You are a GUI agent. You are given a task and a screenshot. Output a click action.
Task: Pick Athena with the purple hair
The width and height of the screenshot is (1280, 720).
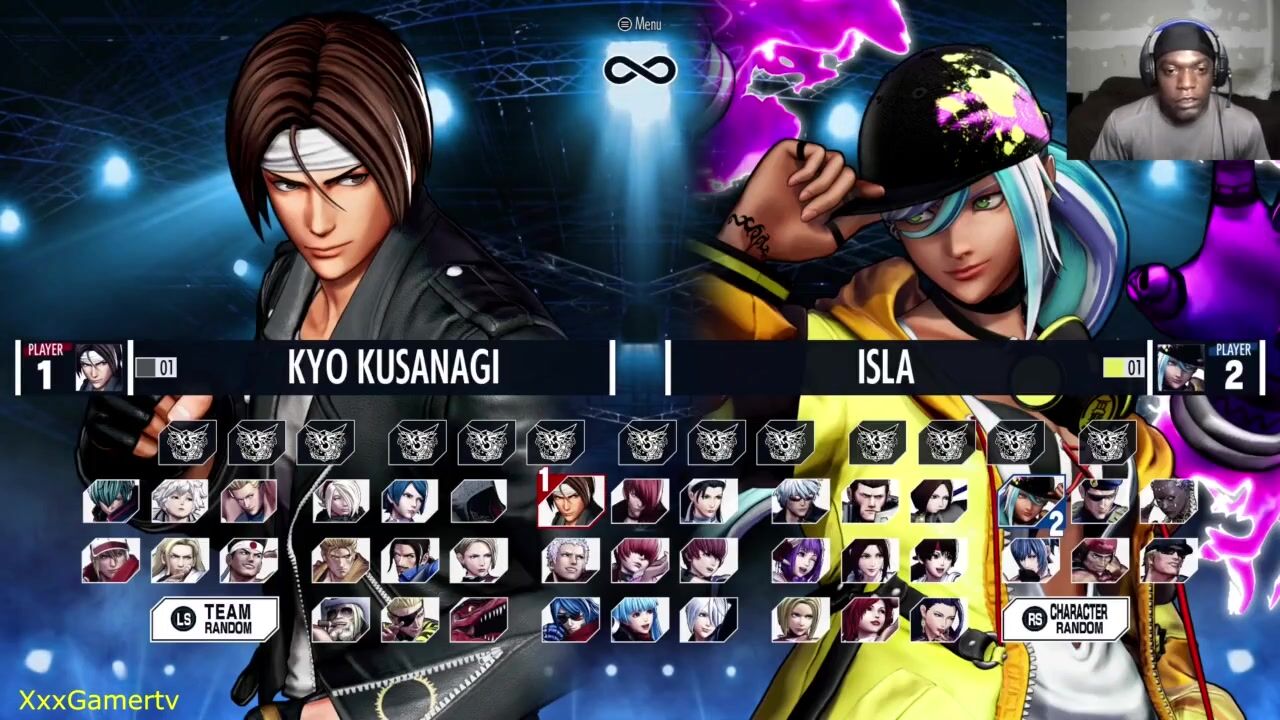[801, 560]
